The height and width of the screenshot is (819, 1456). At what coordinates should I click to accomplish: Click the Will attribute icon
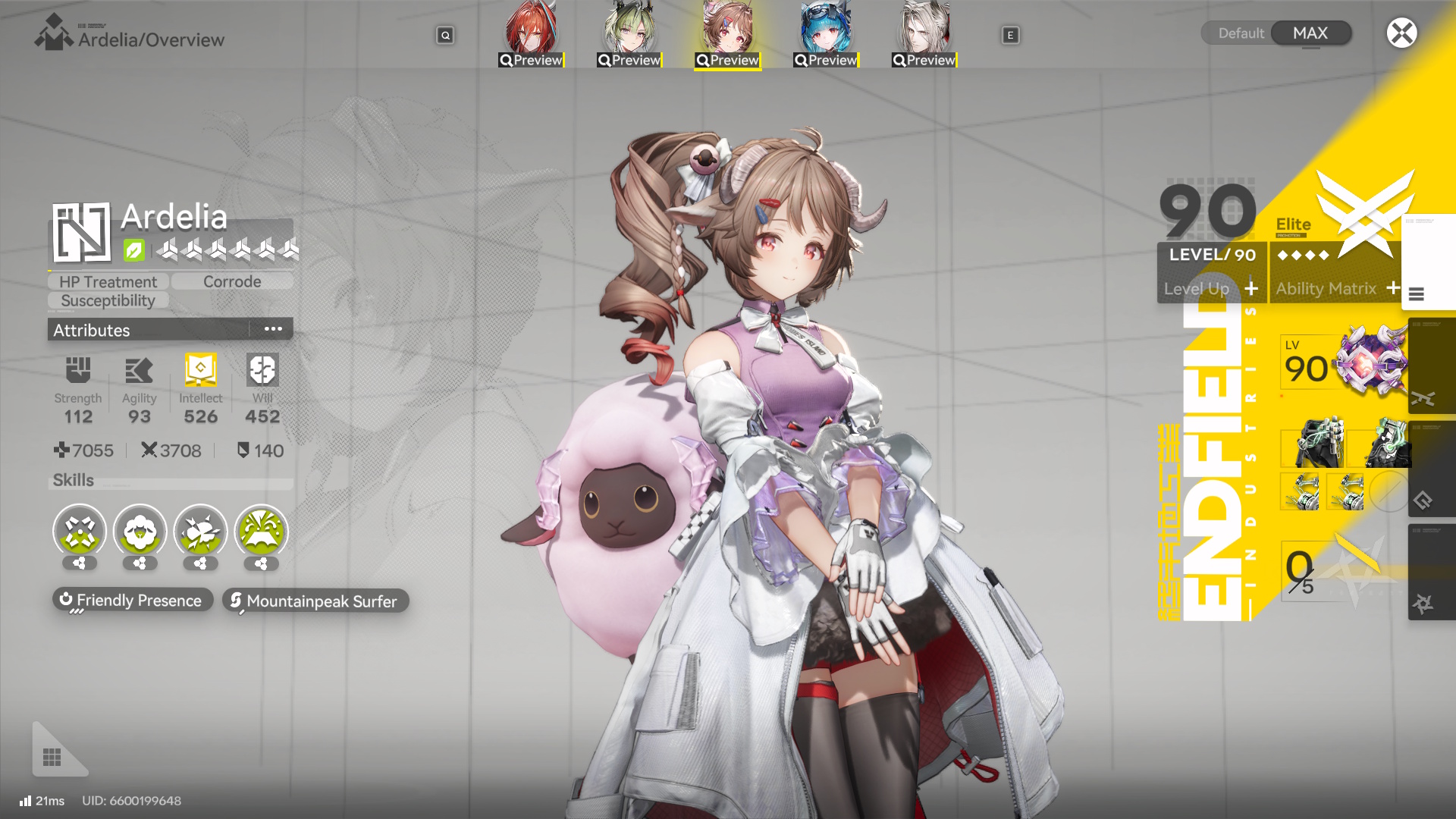(262, 370)
